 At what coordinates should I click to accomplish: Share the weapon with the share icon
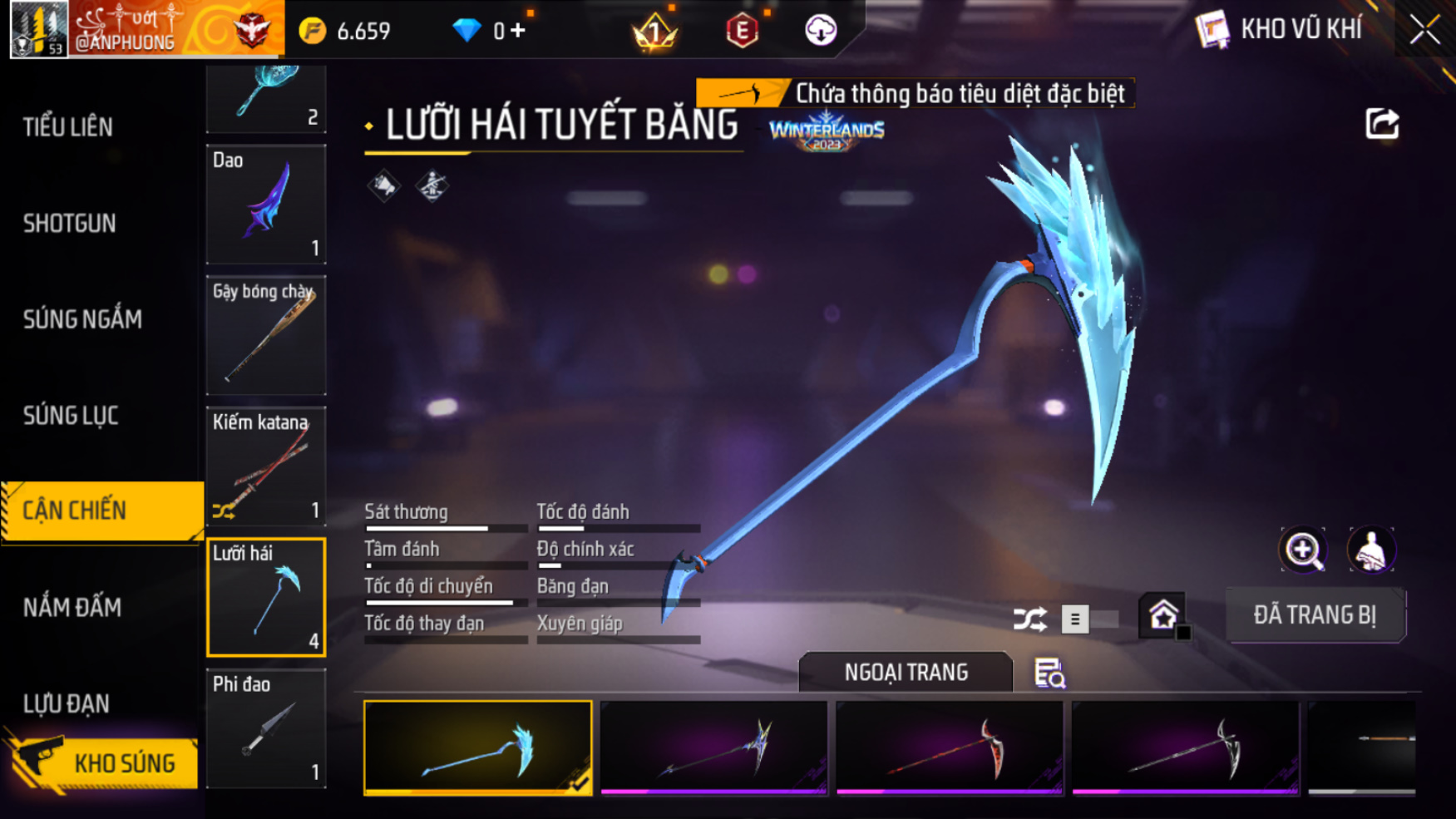click(1382, 125)
